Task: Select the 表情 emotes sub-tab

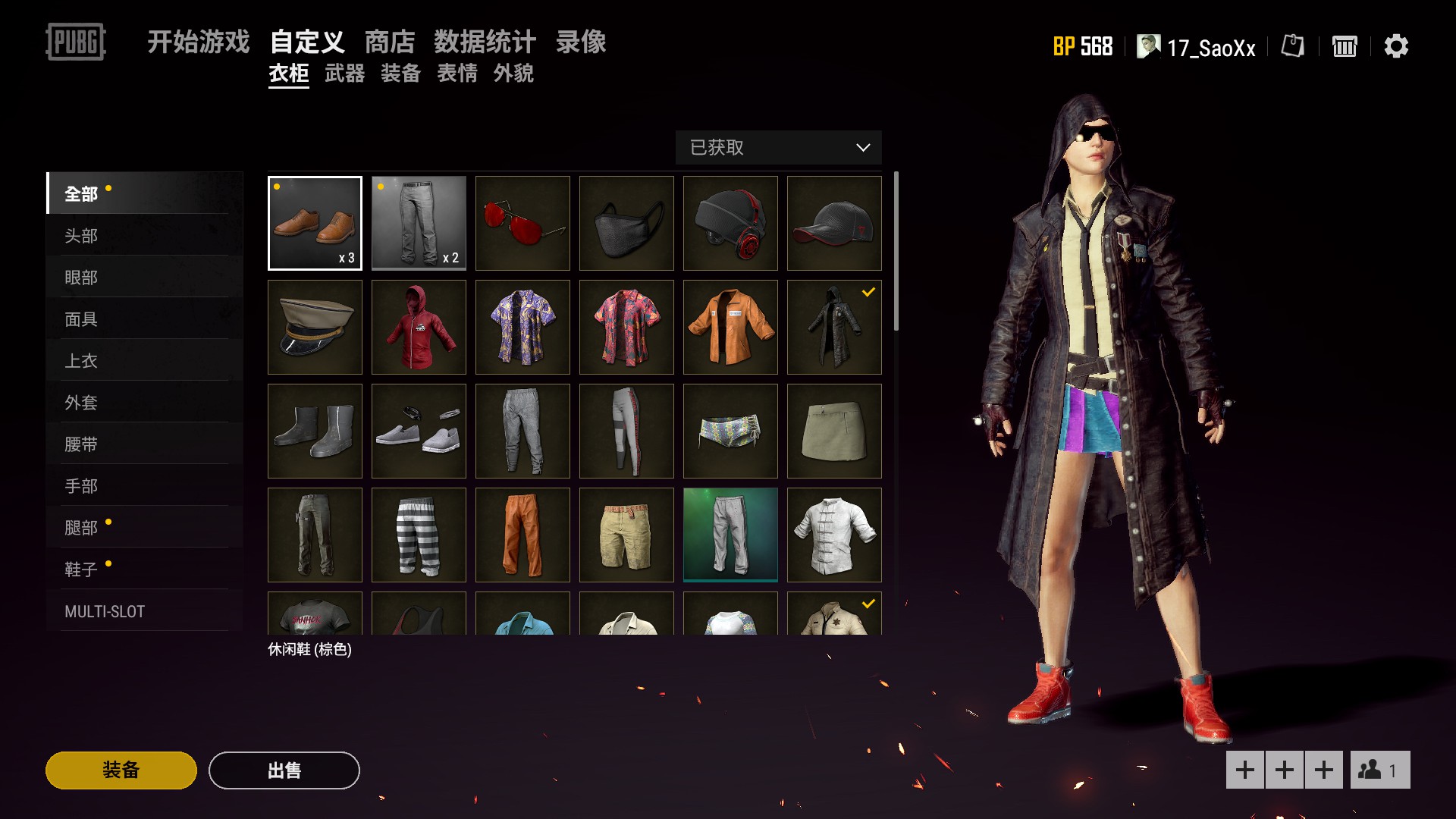Action: (457, 74)
